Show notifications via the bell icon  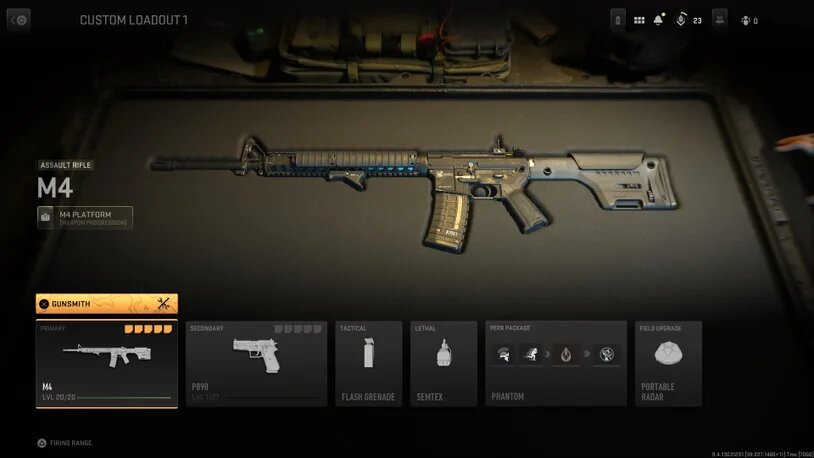659,20
